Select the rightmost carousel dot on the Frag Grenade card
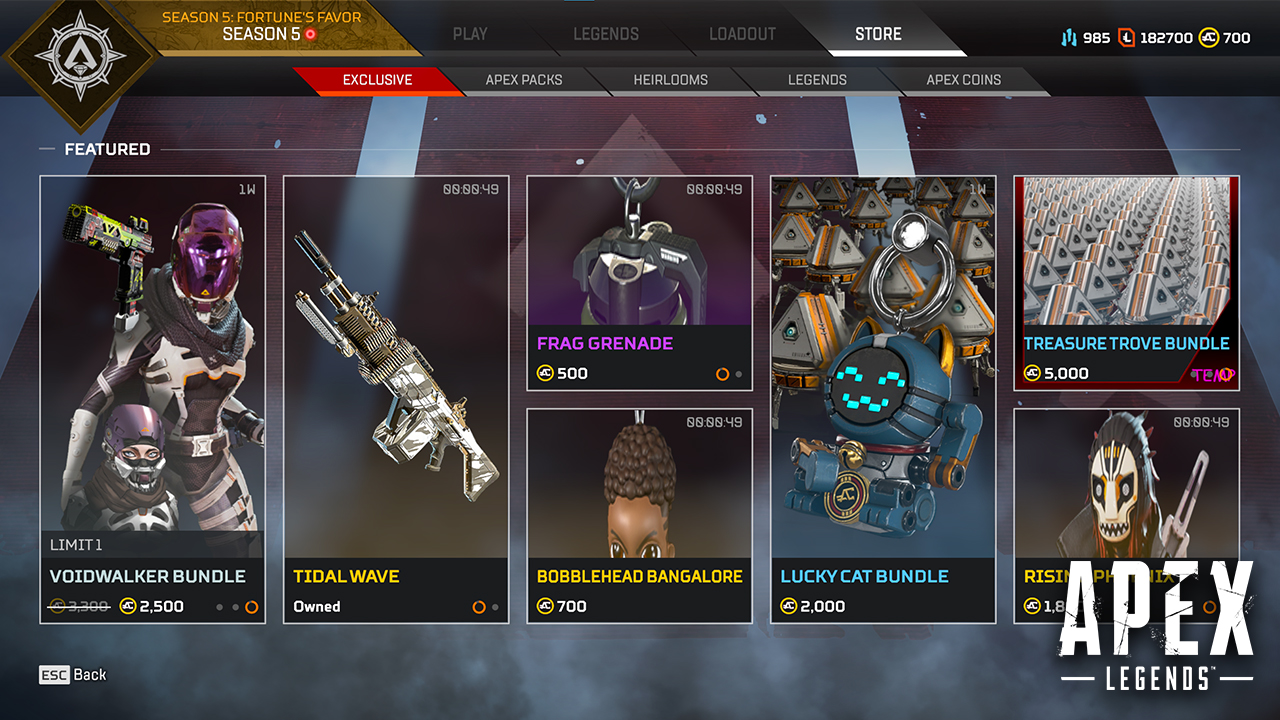Screen dimensions: 1280x720 point(738,373)
